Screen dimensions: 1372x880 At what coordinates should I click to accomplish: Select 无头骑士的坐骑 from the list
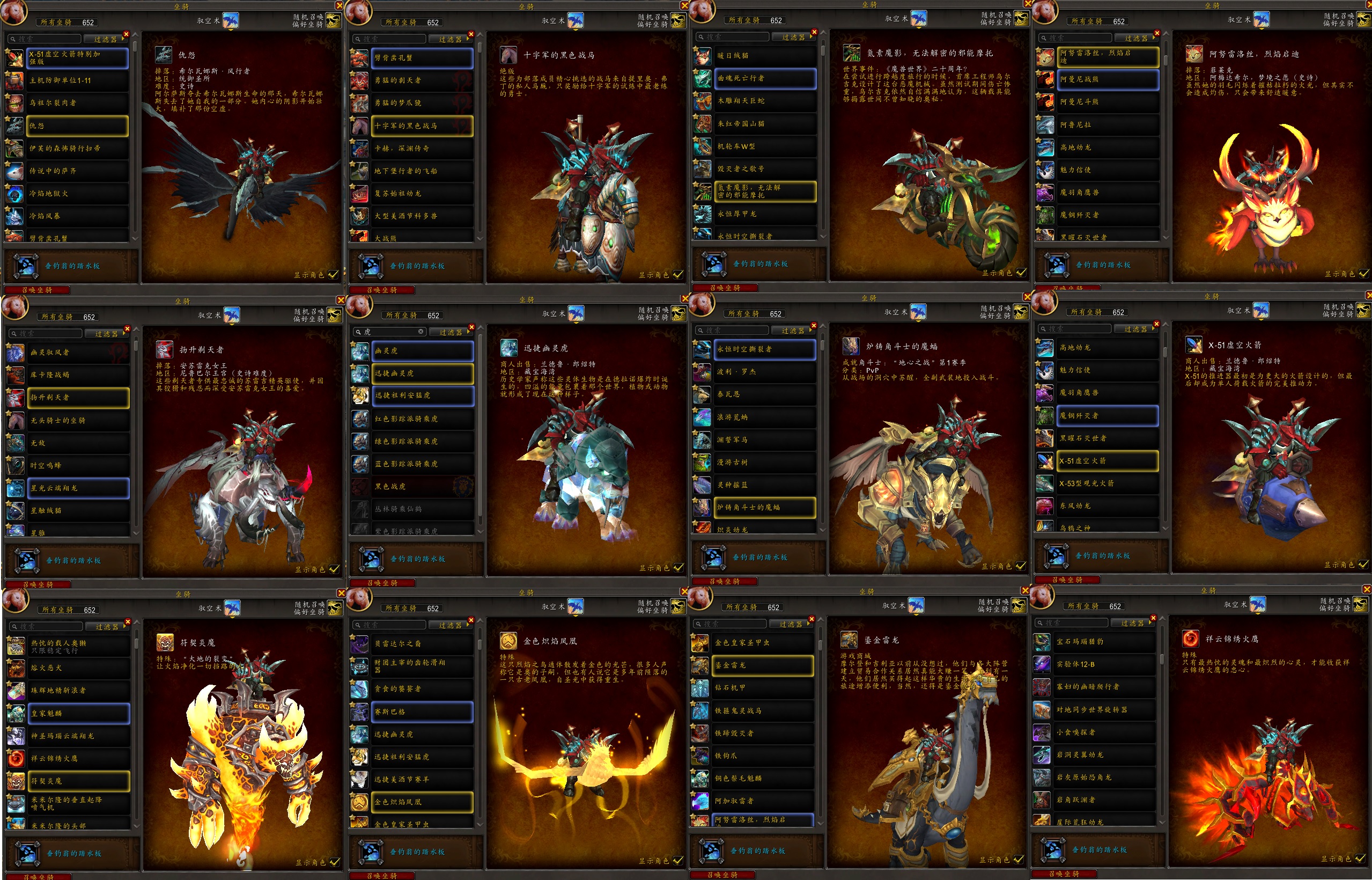click(78, 421)
